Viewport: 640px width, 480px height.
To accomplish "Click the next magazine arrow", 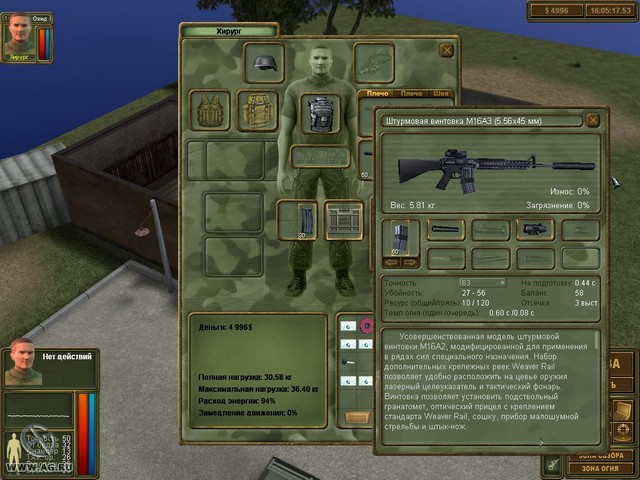I will tap(411, 262).
